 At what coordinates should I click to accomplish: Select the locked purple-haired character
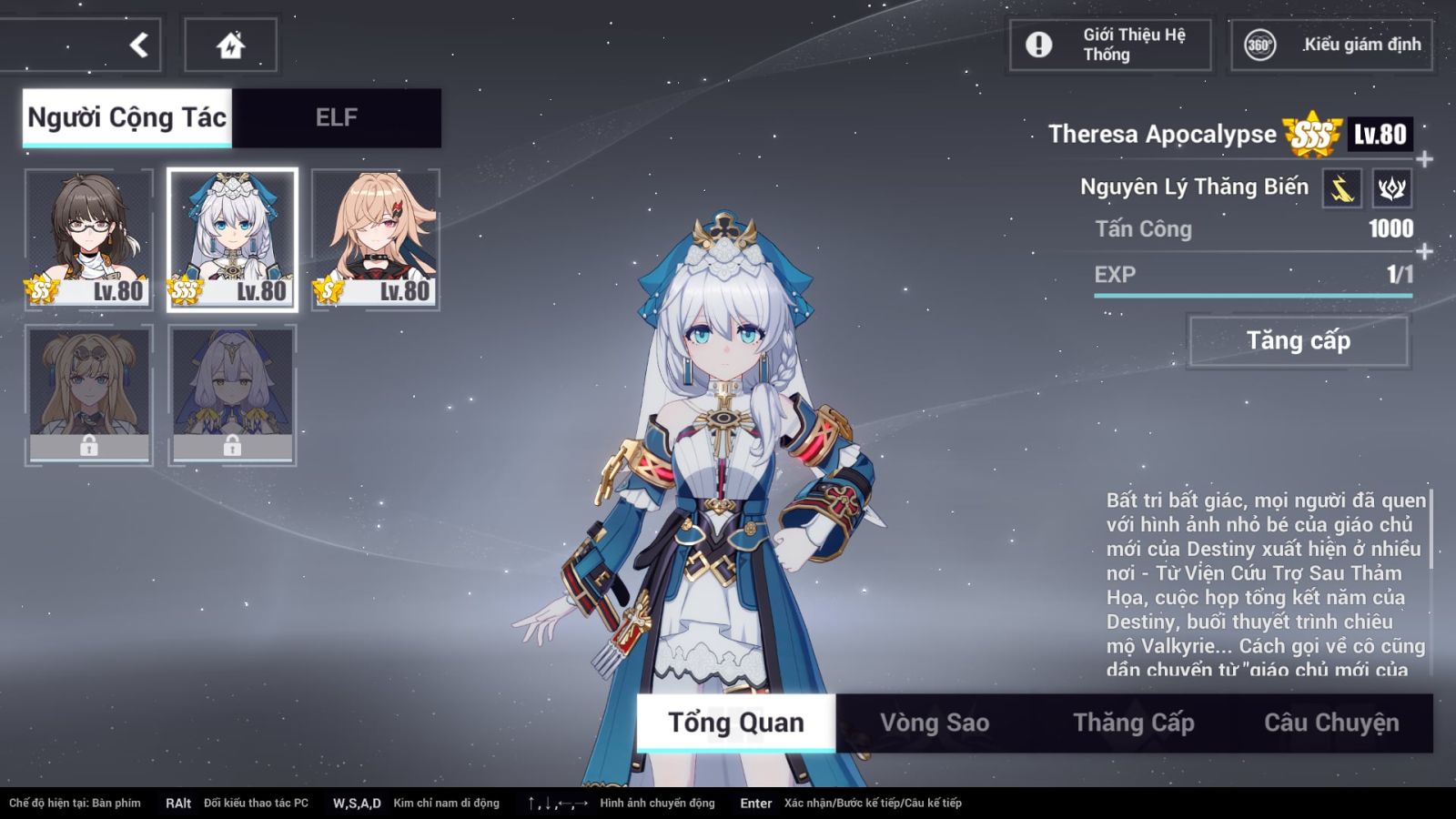point(232,395)
